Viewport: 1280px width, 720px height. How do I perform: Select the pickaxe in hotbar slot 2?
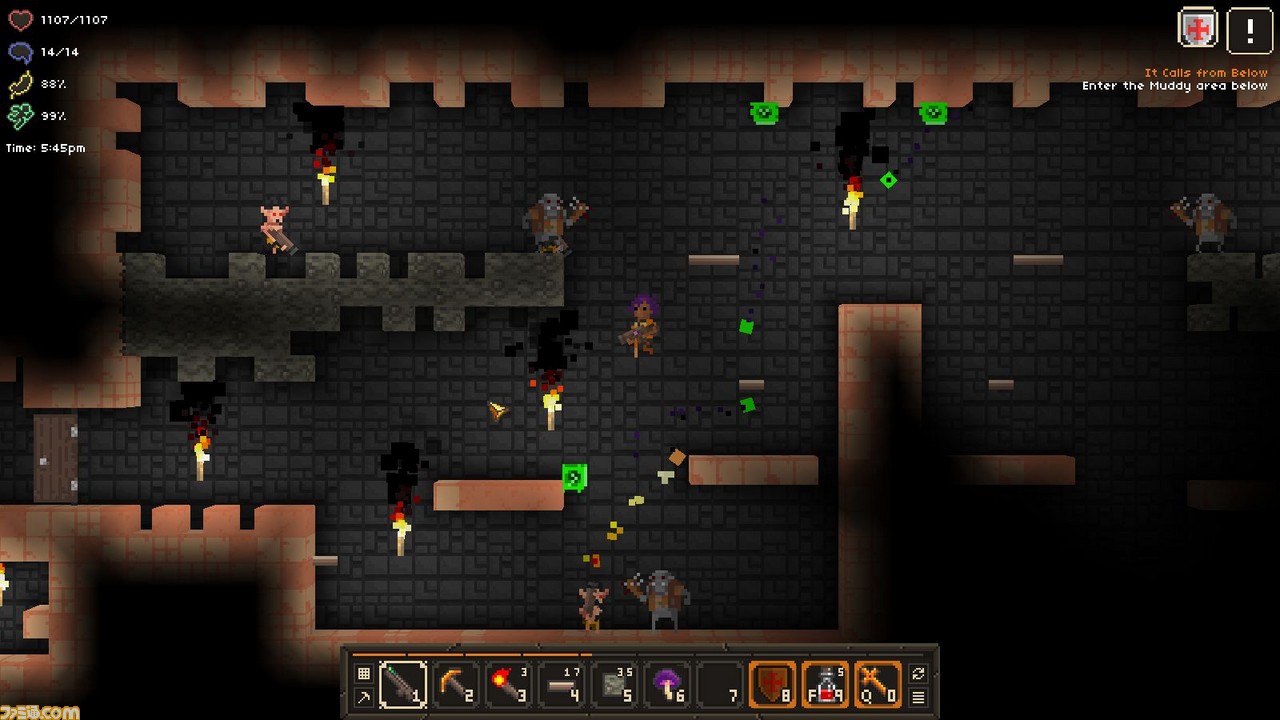point(457,684)
